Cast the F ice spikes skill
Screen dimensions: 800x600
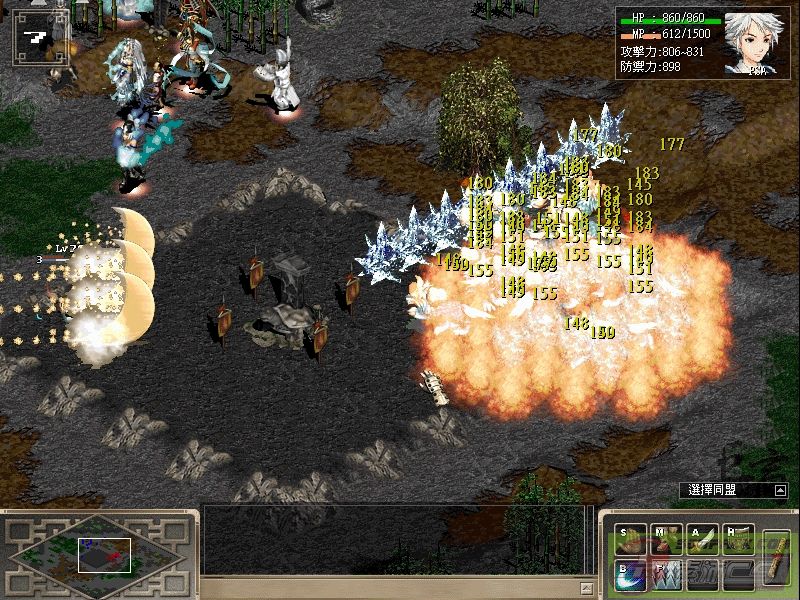pyautogui.click(x=666, y=576)
